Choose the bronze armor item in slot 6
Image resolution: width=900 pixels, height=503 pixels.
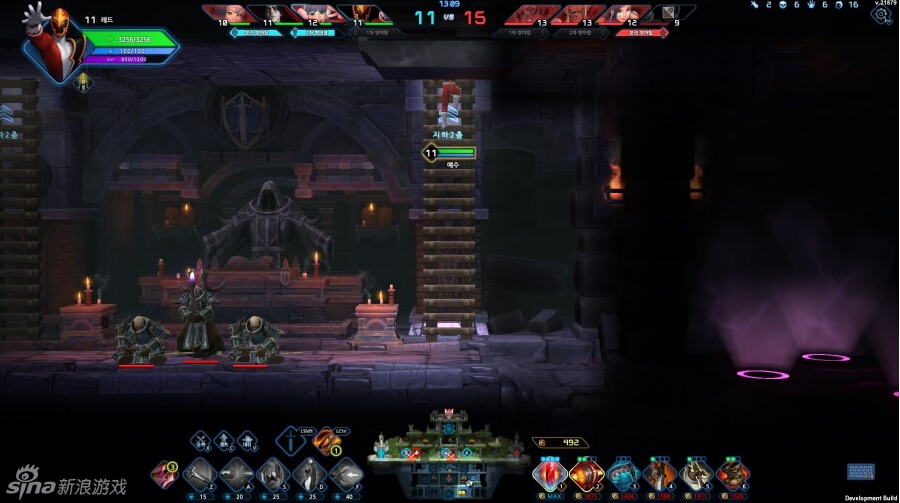(x=731, y=473)
